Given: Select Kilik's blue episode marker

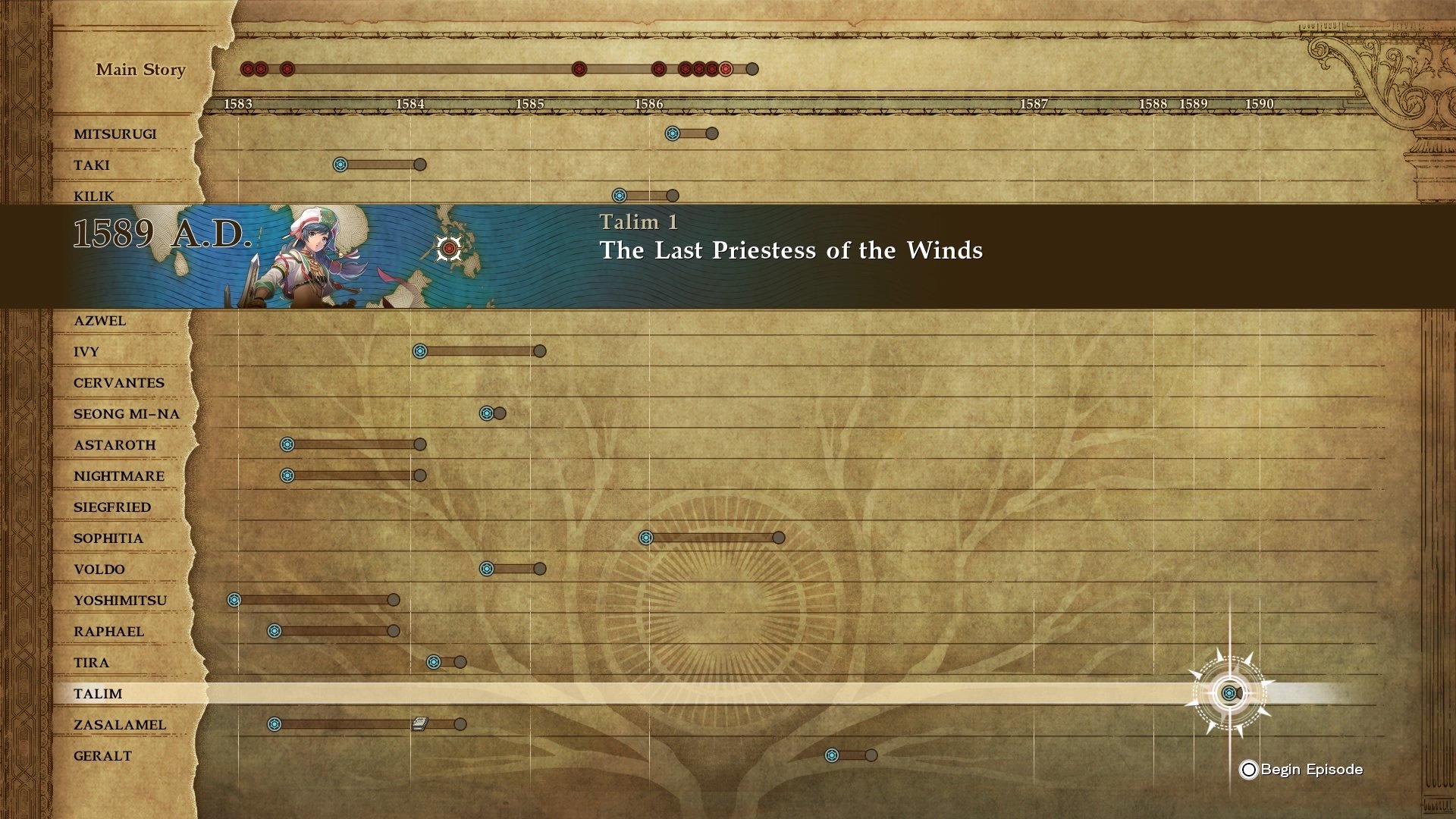Looking at the screenshot, I should pyautogui.click(x=620, y=196).
